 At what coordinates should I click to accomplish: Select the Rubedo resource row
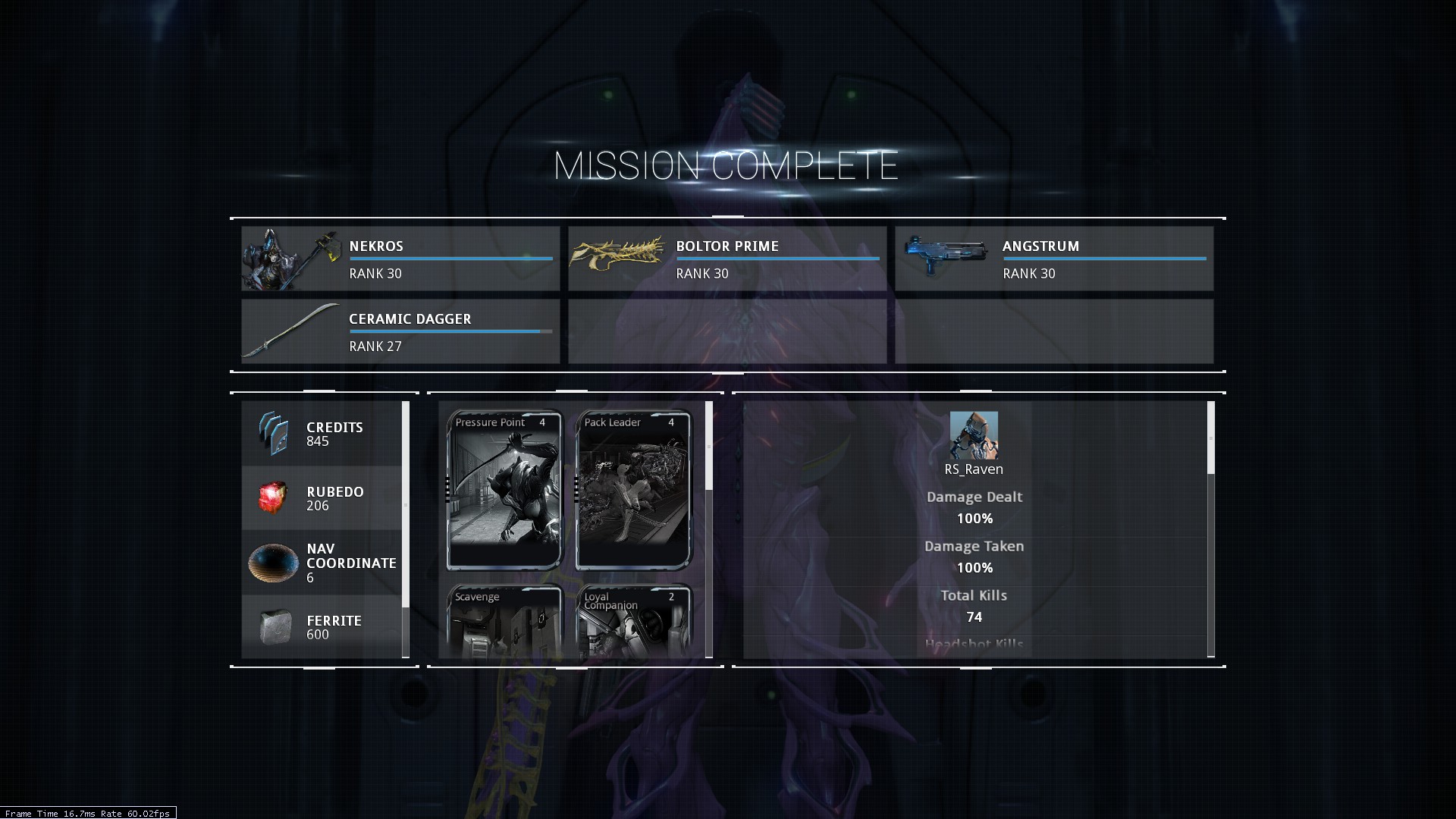pyautogui.click(x=322, y=498)
